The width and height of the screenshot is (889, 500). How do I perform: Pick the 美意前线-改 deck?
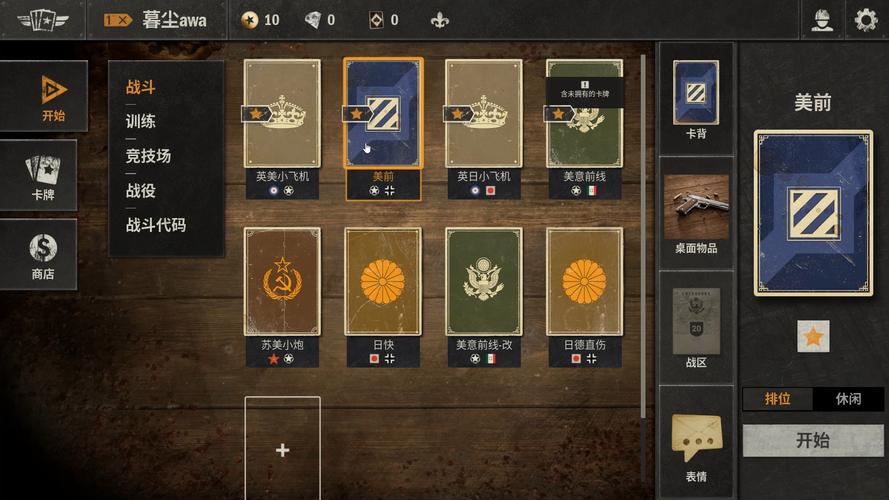point(484,283)
